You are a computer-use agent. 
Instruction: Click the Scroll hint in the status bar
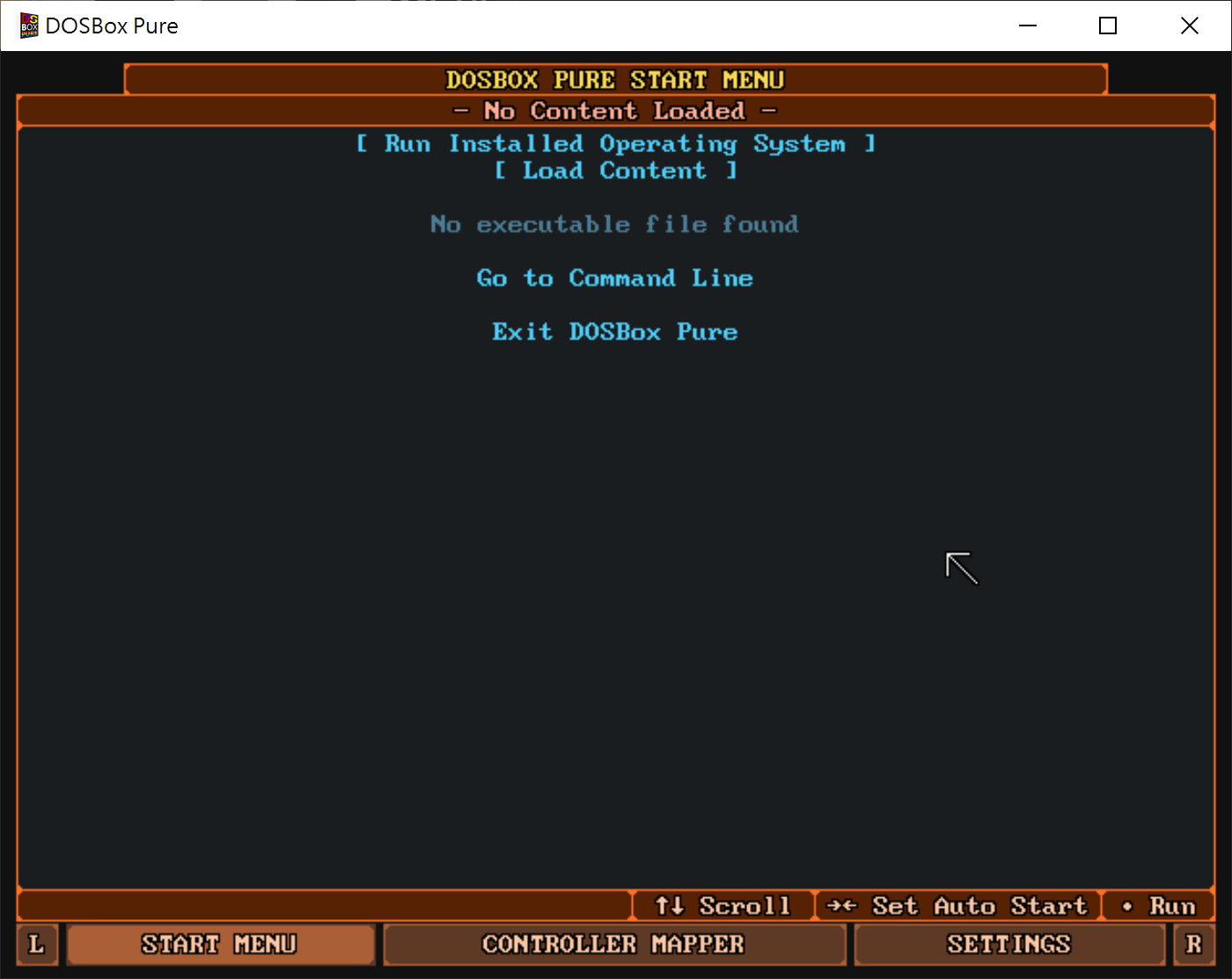744,906
